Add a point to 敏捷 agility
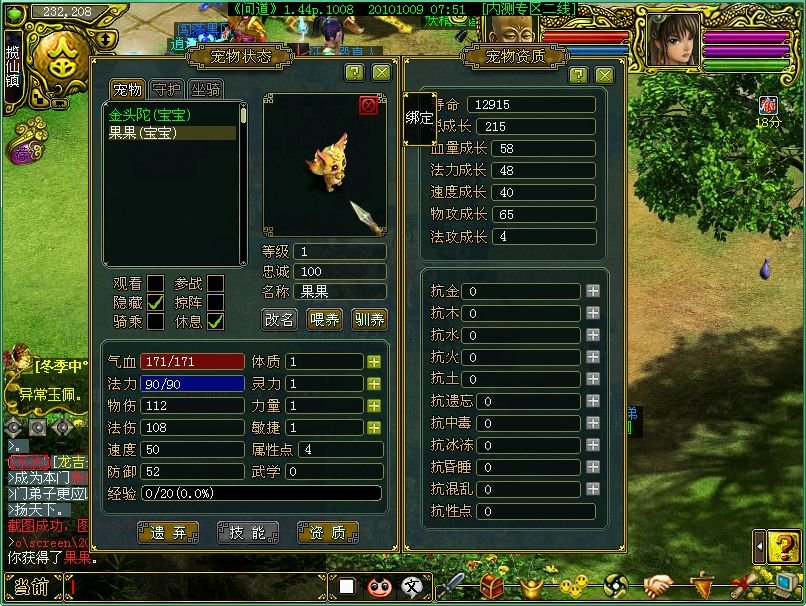 tap(374, 428)
